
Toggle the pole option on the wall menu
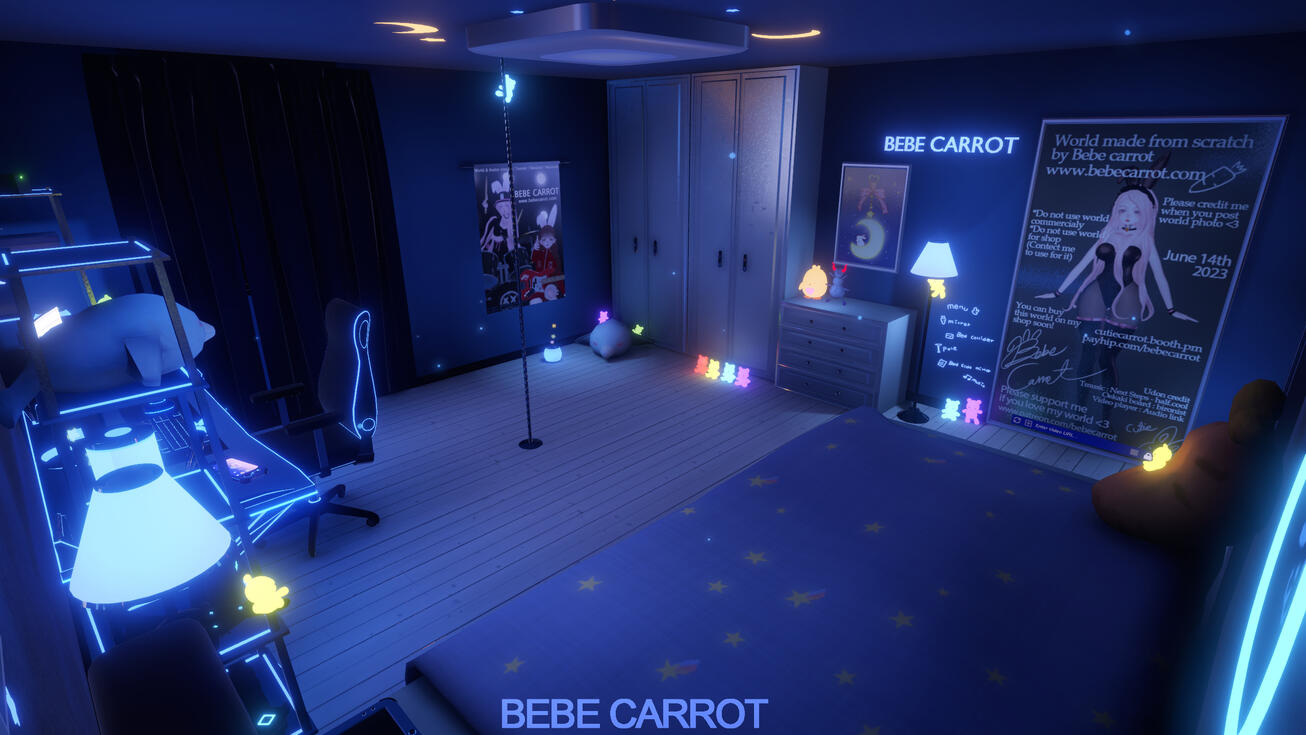pyautogui.click(x=939, y=349)
